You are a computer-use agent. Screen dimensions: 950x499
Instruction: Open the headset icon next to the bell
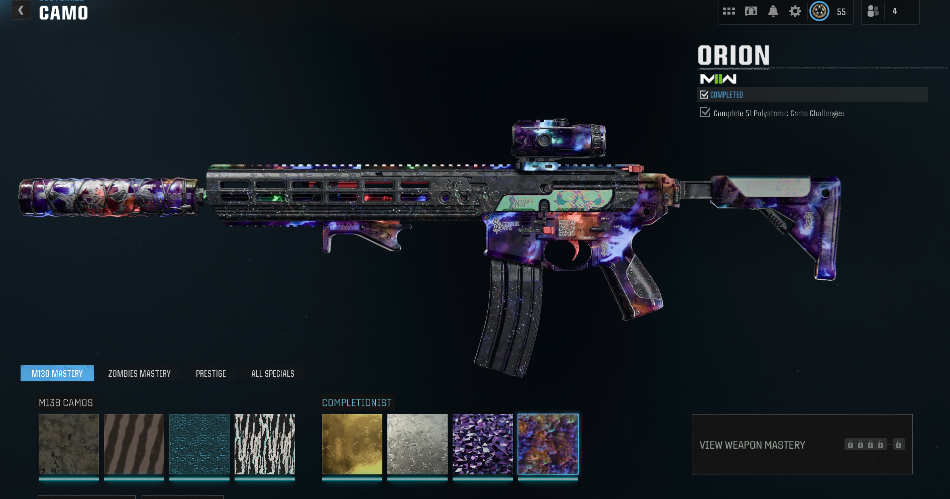[751, 11]
